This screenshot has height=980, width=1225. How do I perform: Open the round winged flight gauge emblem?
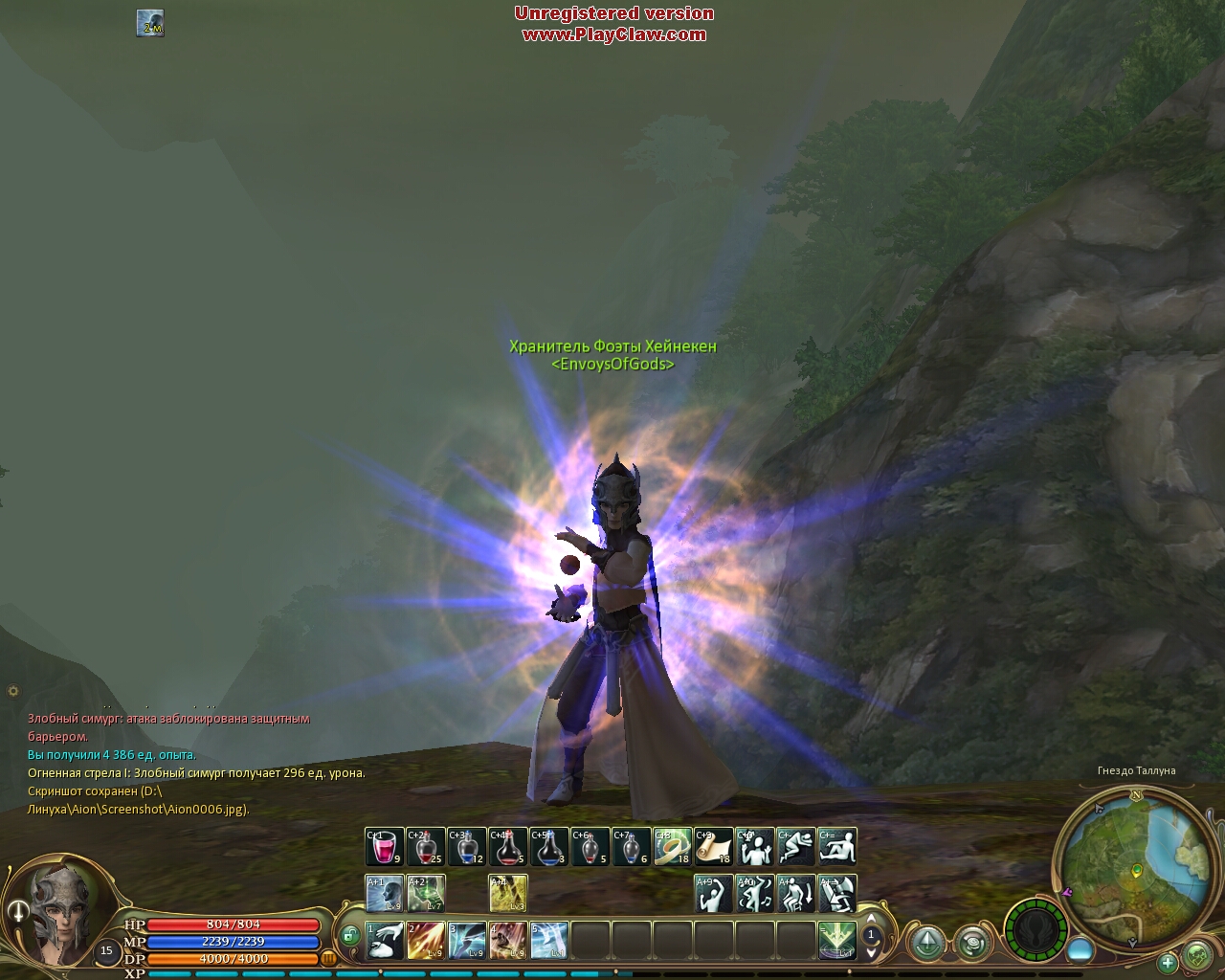coord(1035,928)
